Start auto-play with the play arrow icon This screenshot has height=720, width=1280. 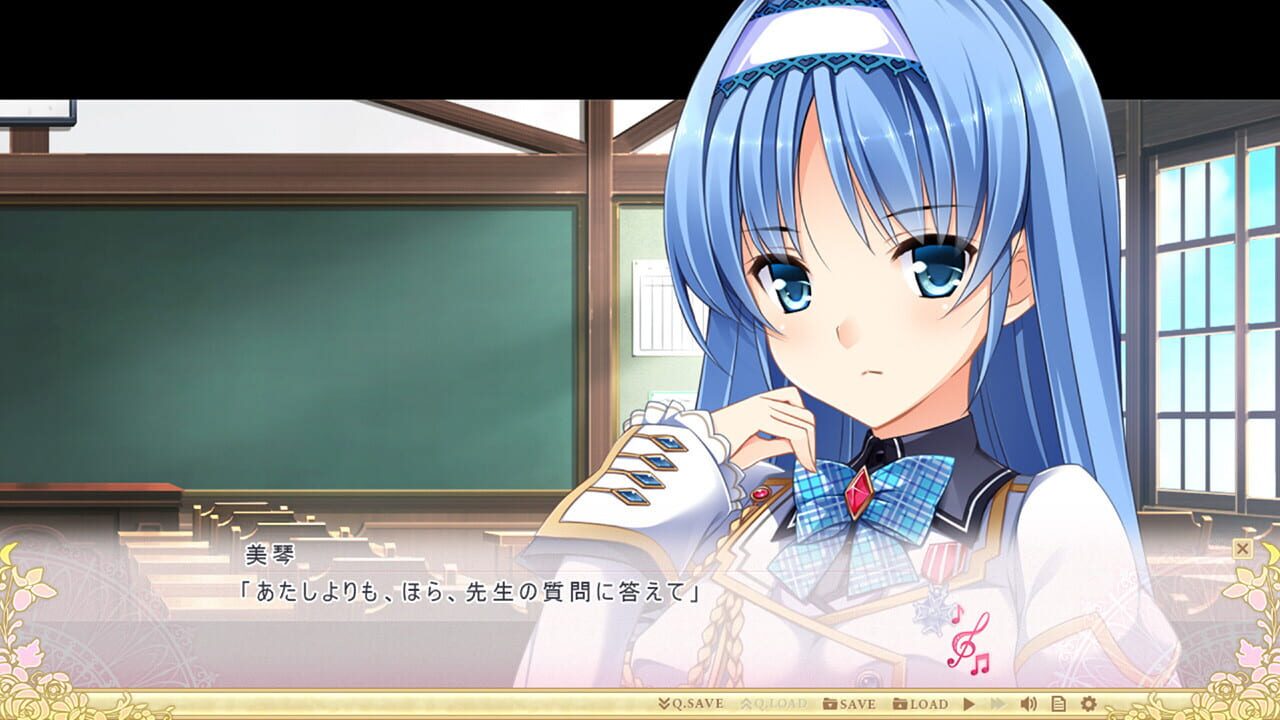point(968,704)
